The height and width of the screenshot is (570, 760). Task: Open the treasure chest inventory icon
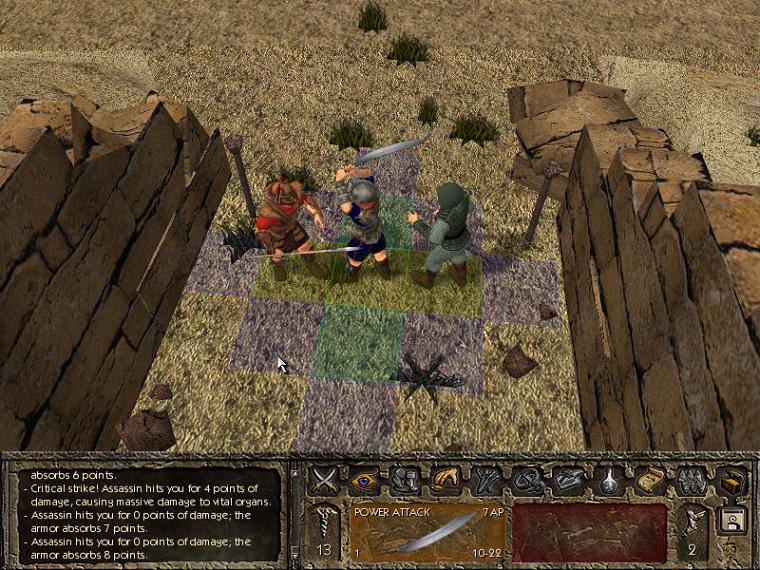click(x=733, y=481)
